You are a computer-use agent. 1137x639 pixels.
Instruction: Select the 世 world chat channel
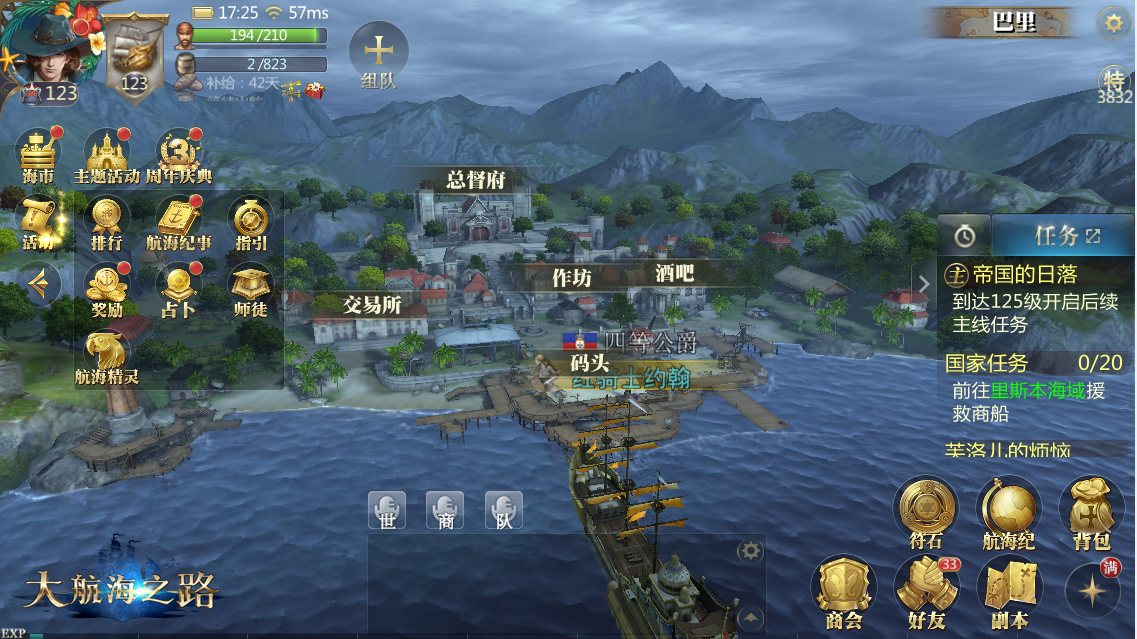[386, 510]
